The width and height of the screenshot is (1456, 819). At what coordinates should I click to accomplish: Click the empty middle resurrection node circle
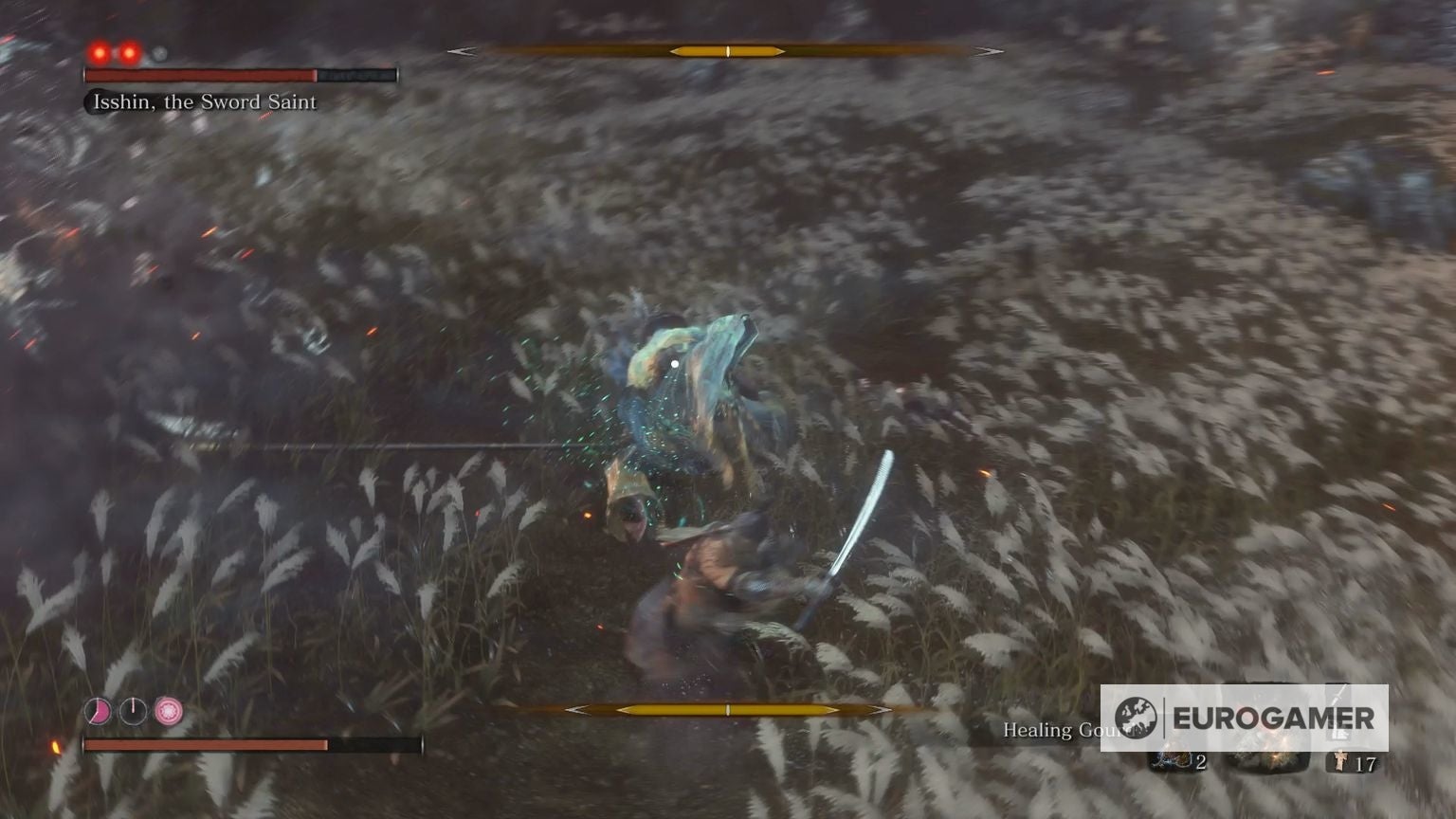[133, 711]
